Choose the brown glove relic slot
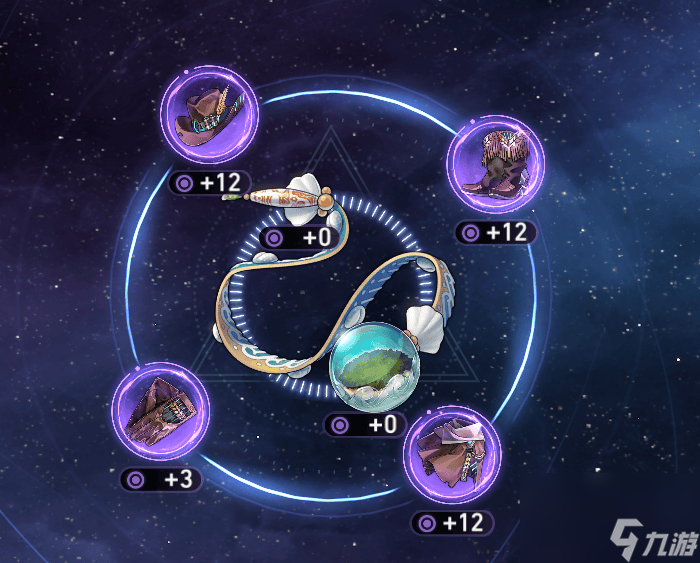Screen dimensions: 700x563 click(160, 411)
